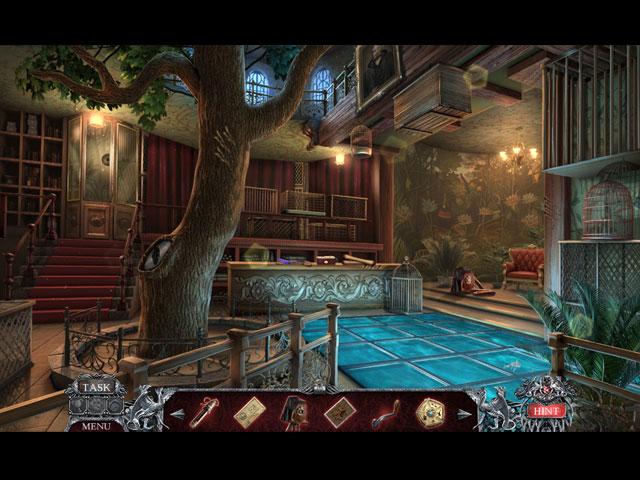Select the crank handle inventory item
This screenshot has width=640, height=480.
tap(385, 412)
